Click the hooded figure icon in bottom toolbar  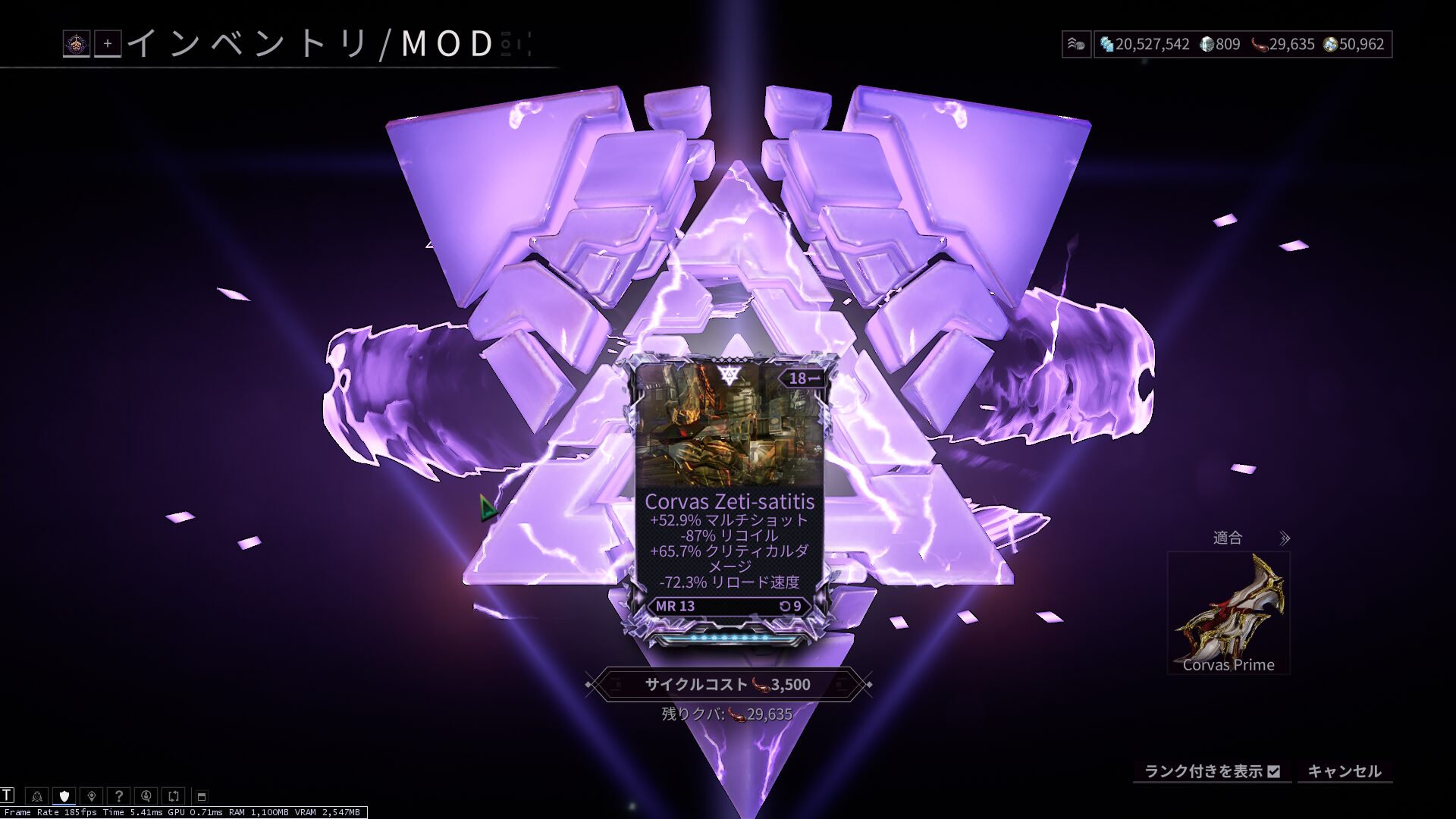click(36, 796)
